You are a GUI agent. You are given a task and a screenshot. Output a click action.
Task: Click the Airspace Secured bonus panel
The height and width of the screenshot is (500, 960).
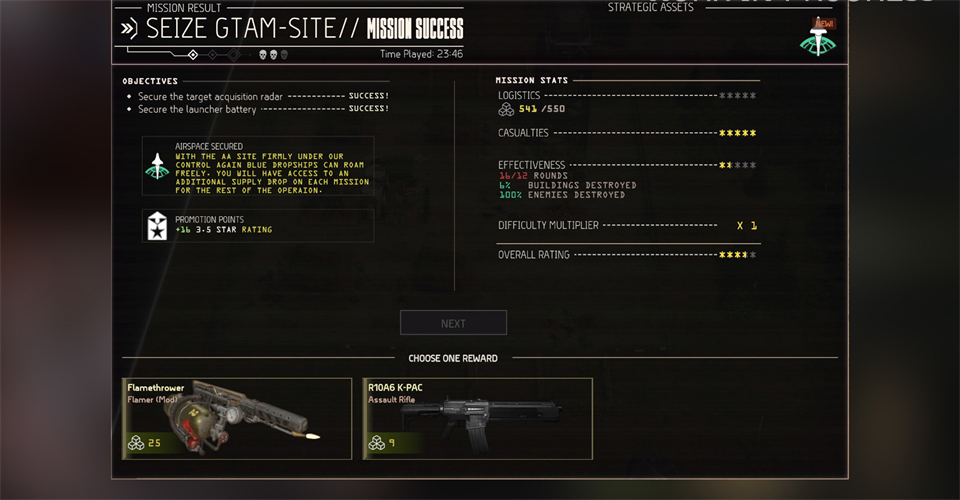tap(258, 166)
